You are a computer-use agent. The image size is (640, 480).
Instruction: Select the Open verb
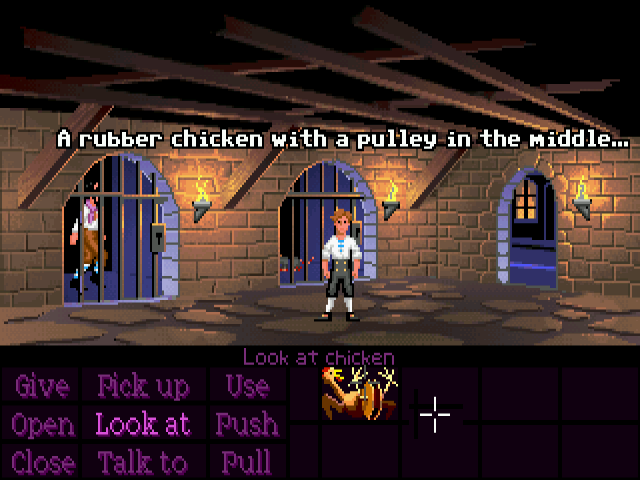[x=42, y=424]
